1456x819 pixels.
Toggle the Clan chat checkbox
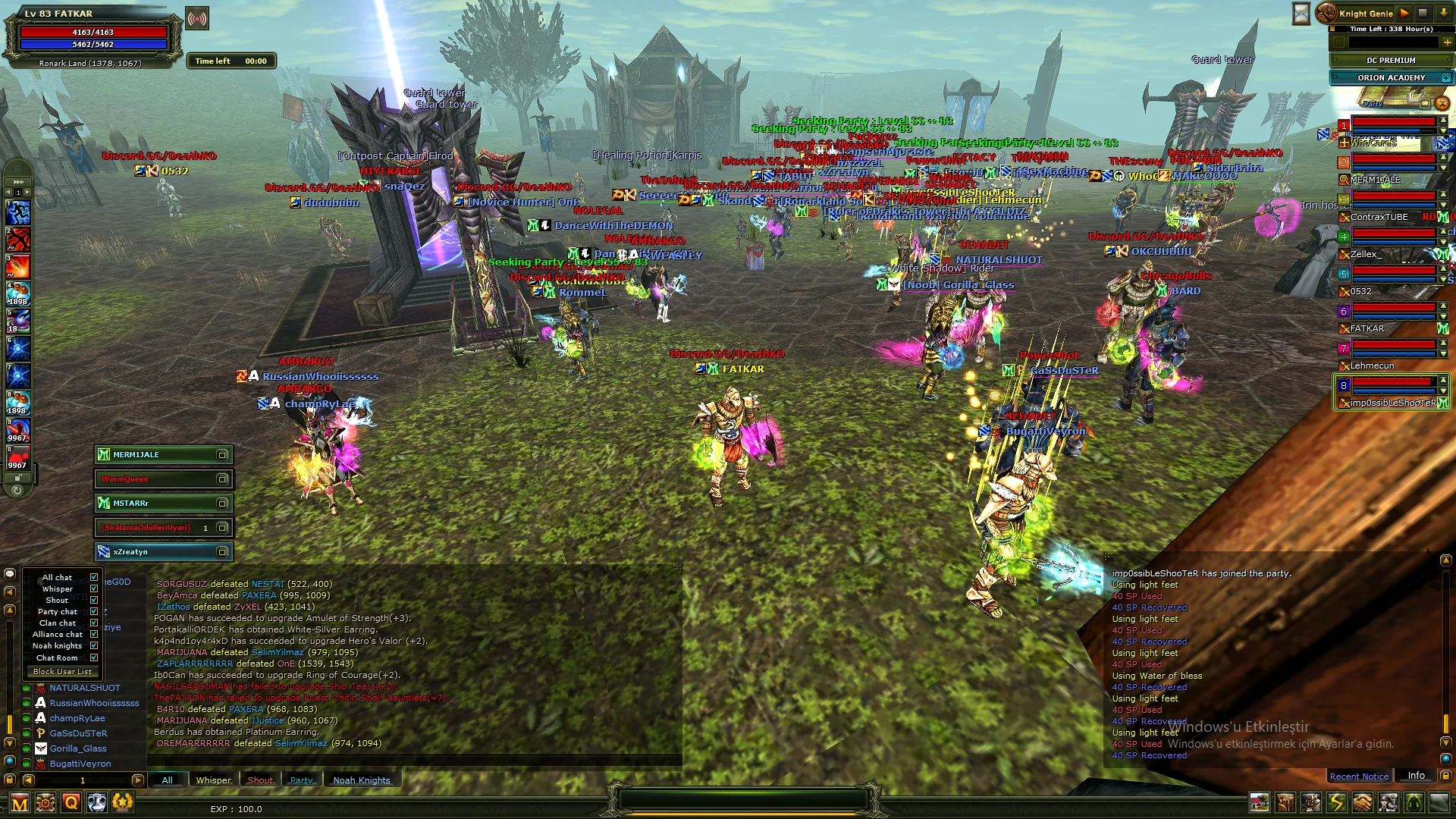tap(94, 623)
